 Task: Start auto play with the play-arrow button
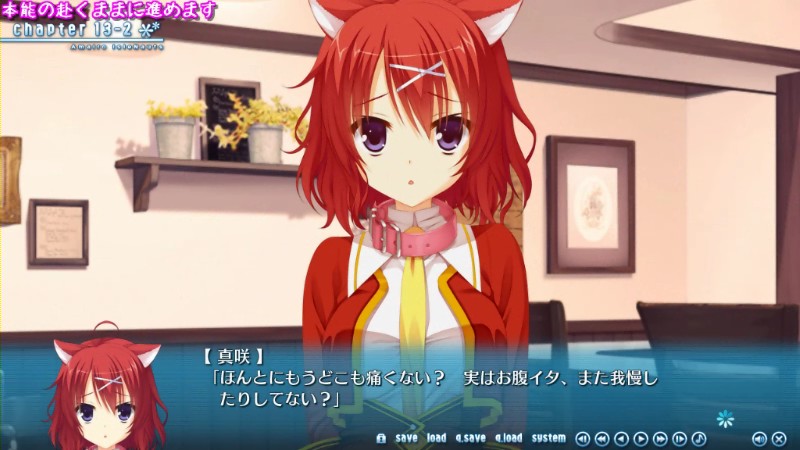[x=641, y=438]
